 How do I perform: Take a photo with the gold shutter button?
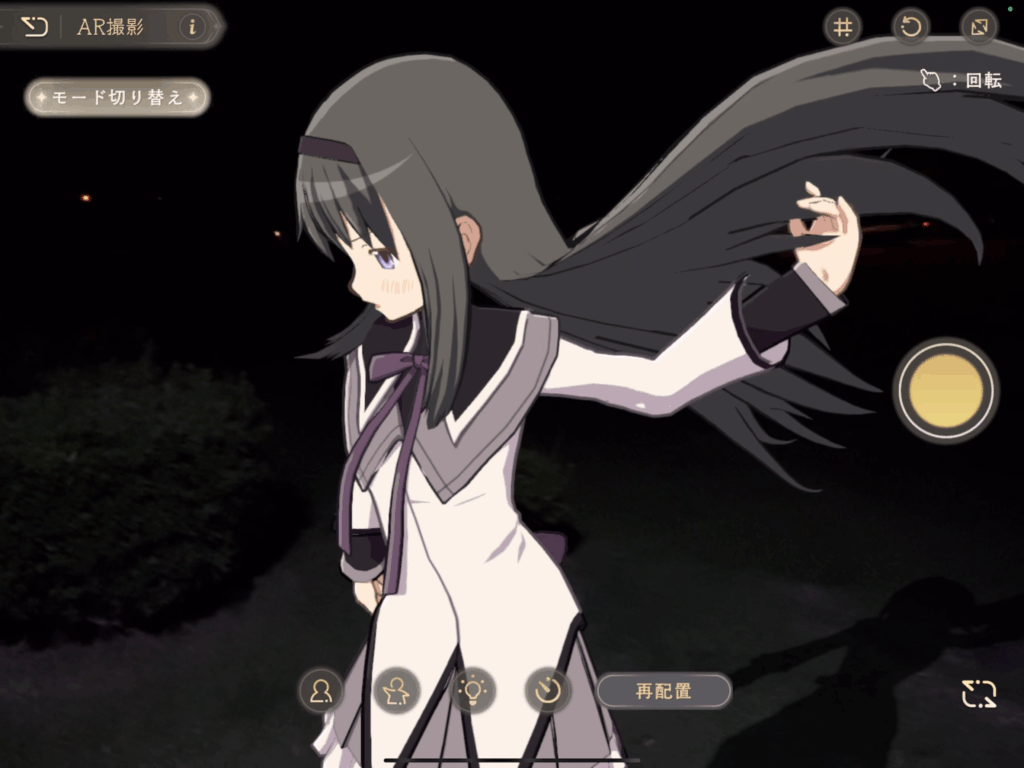(x=946, y=390)
